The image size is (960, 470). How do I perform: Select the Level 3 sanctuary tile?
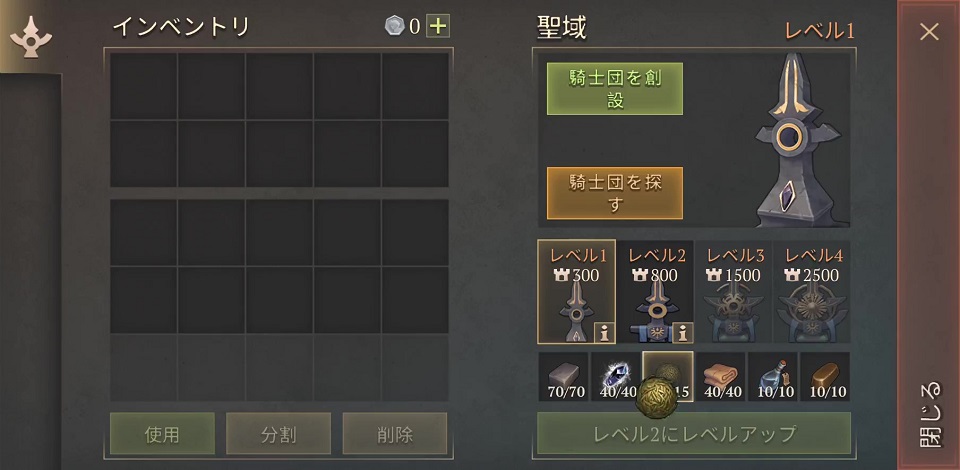pos(735,290)
